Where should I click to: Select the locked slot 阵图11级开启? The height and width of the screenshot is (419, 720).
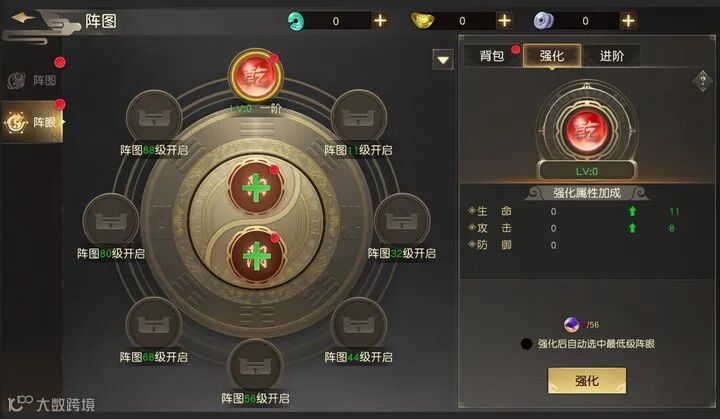tap(358, 118)
